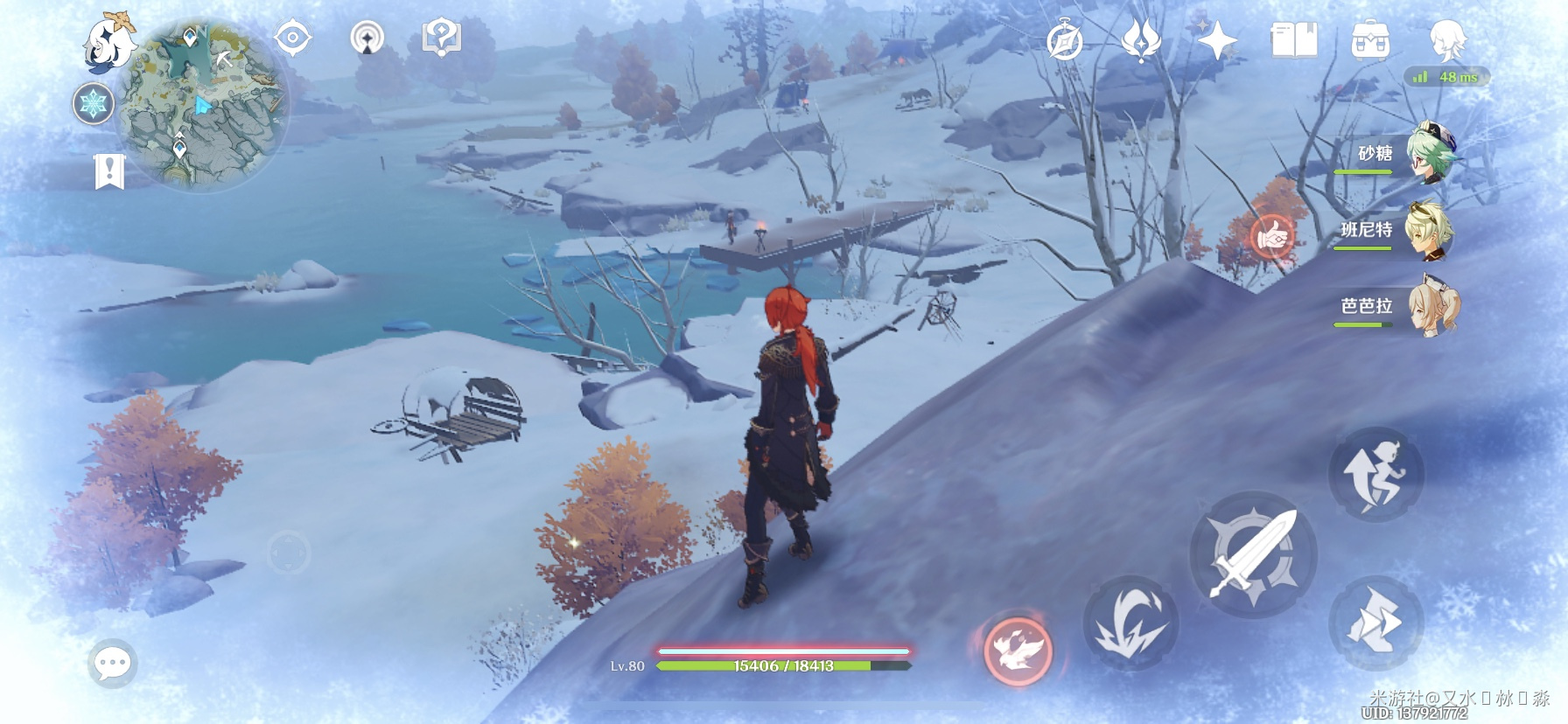This screenshot has height=724, width=1568.
Task: Open the Wish four-point star icon
Action: click(x=1216, y=40)
